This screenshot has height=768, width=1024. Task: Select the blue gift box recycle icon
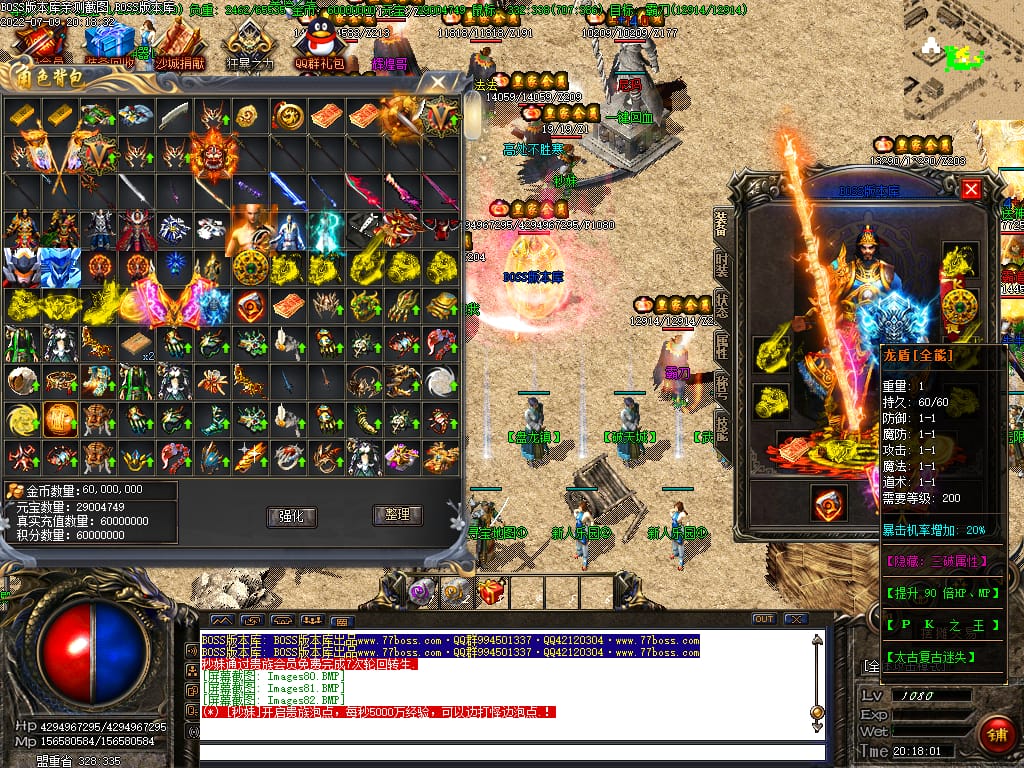[x=110, y=42]
